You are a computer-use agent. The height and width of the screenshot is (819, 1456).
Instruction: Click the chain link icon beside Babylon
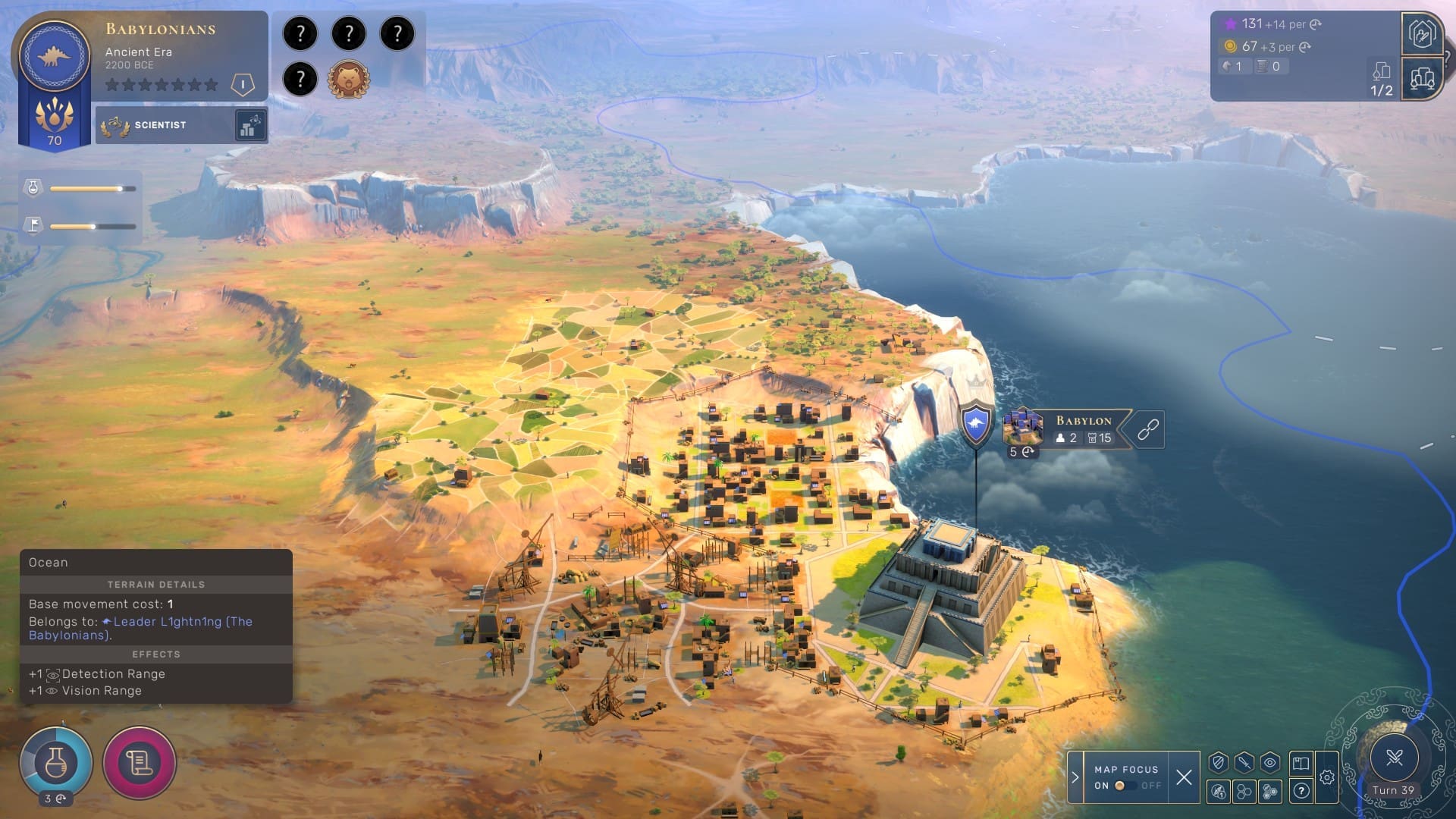(1148, 429)
